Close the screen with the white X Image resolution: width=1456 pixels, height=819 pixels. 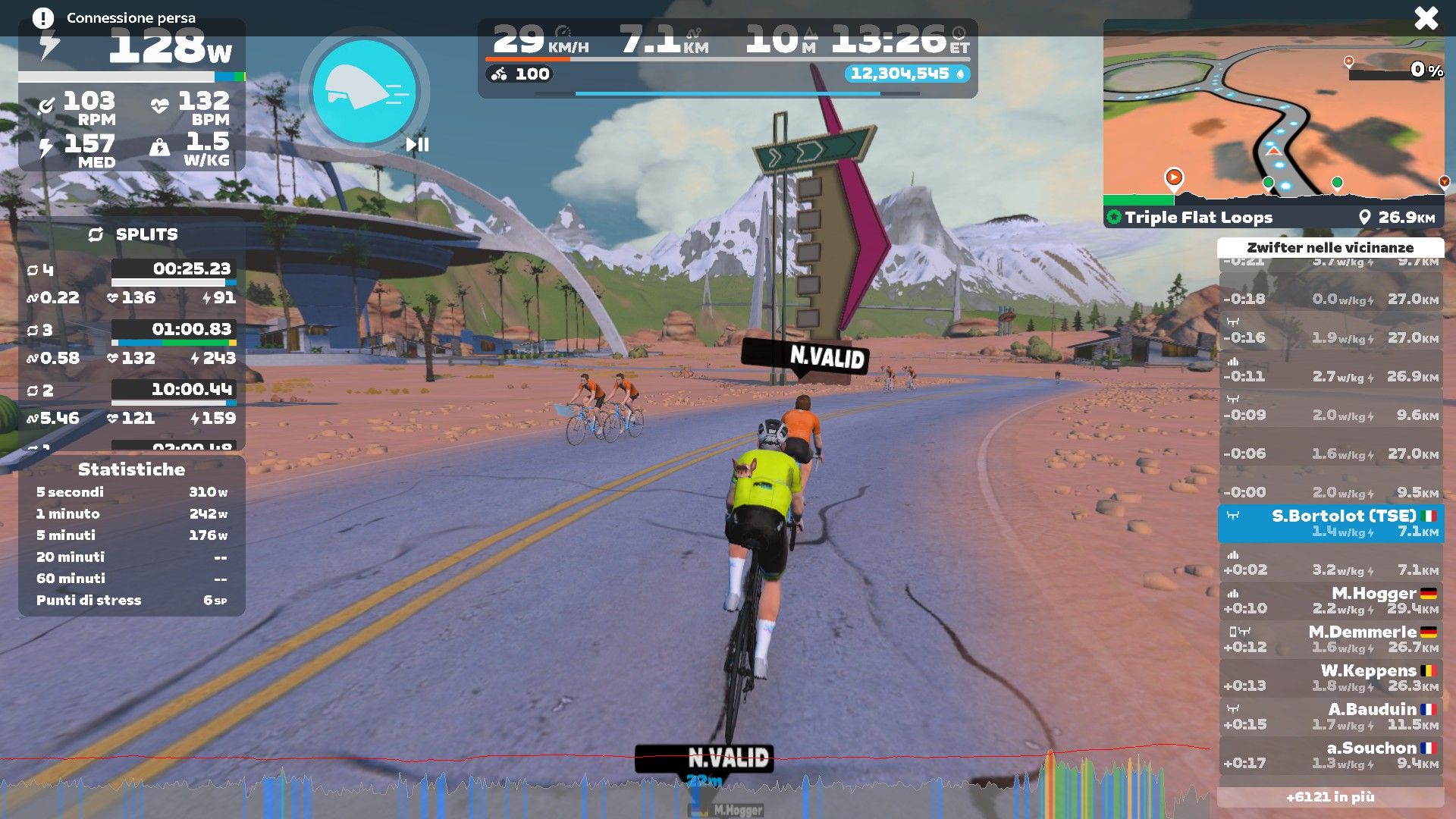pos(1426,18)
